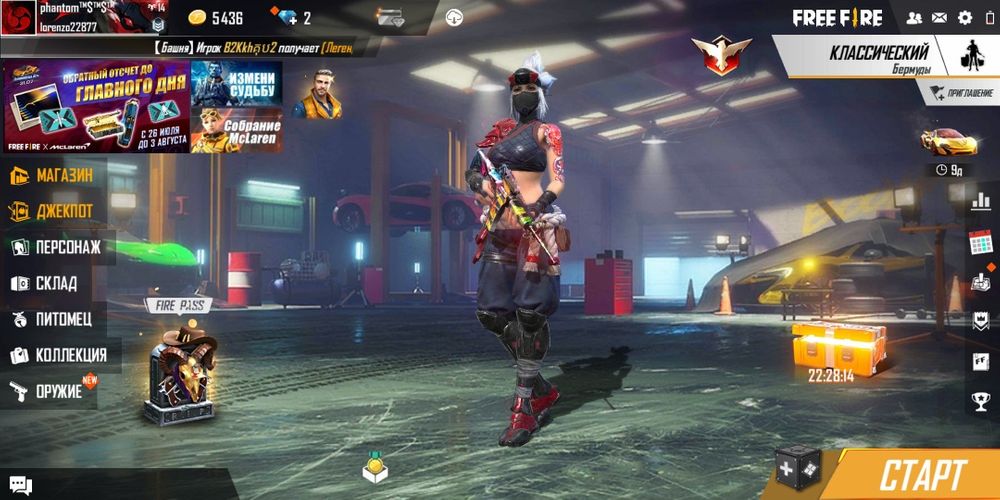Check the mail envelope icon
Viewport: 1000px width, 500px height.
(x=939, y=17)
